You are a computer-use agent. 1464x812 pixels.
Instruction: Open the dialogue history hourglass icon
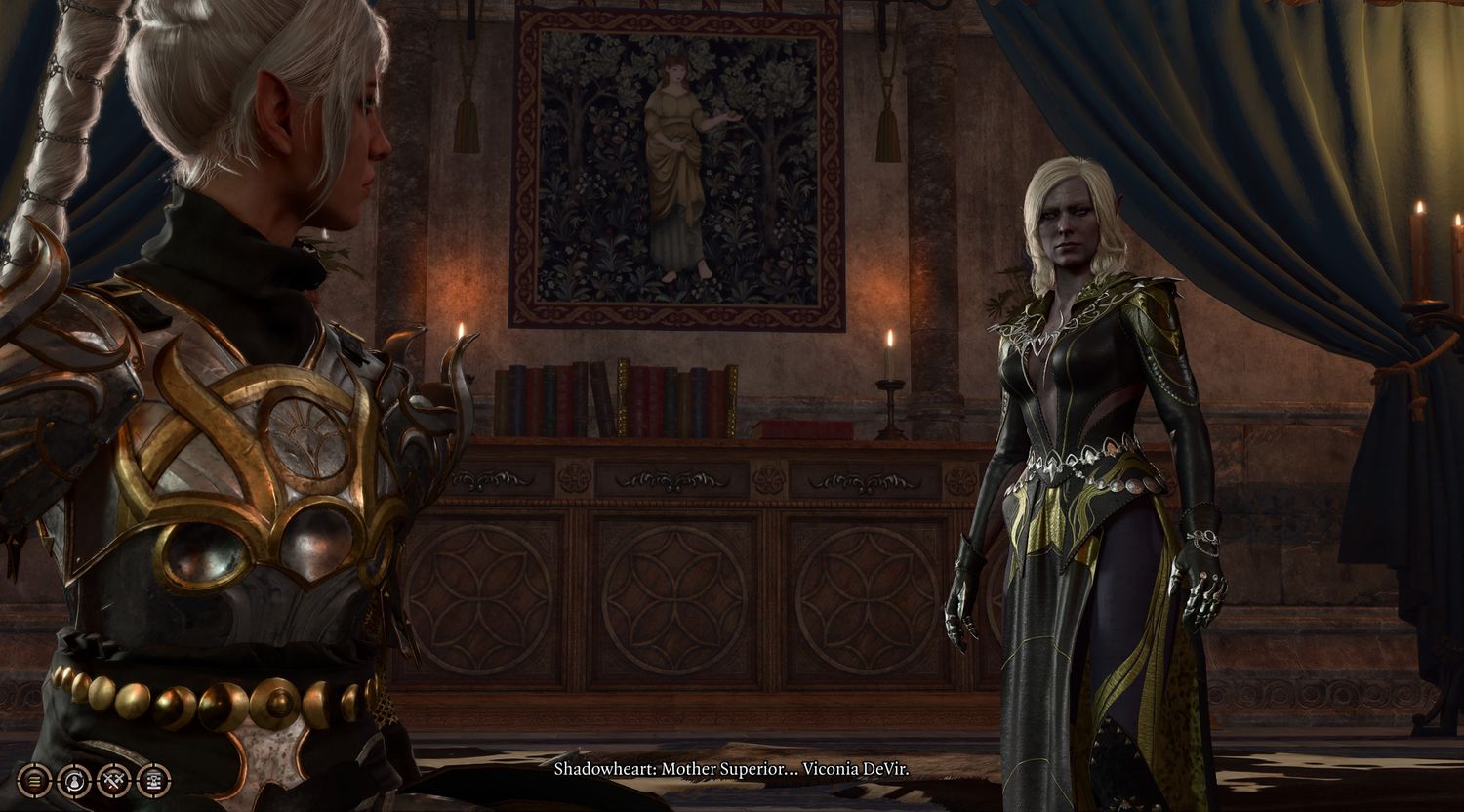tap(153, 780)
